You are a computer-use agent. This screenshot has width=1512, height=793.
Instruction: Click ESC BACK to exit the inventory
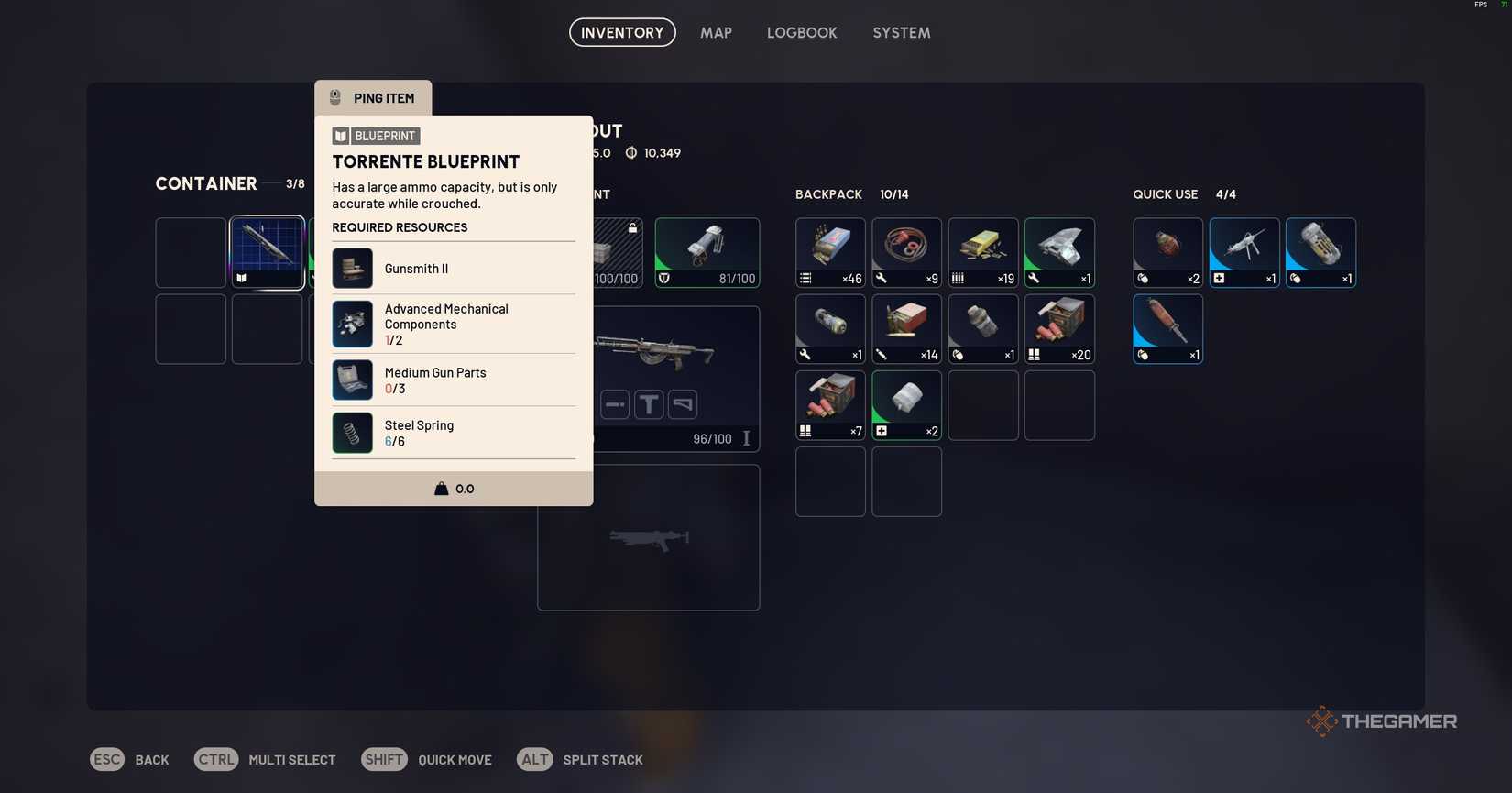[130, 759]
